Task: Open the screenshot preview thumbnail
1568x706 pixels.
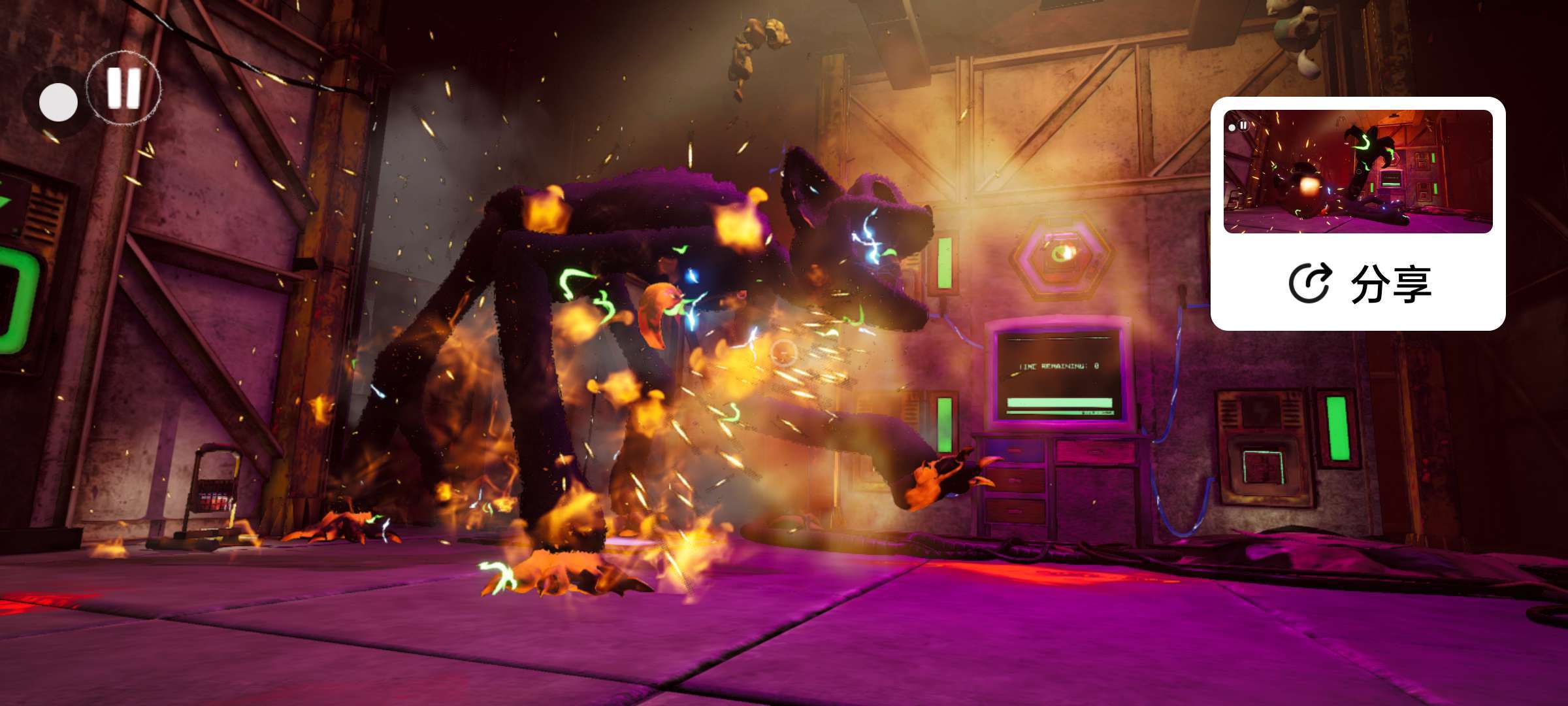Action: (x=1358, y=171)
